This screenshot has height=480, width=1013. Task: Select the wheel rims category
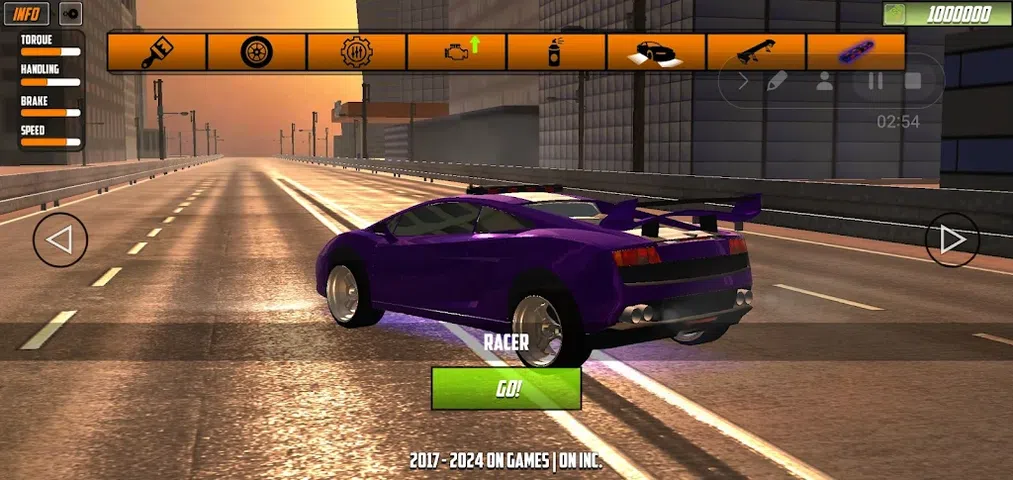click(x=256, y=52)
